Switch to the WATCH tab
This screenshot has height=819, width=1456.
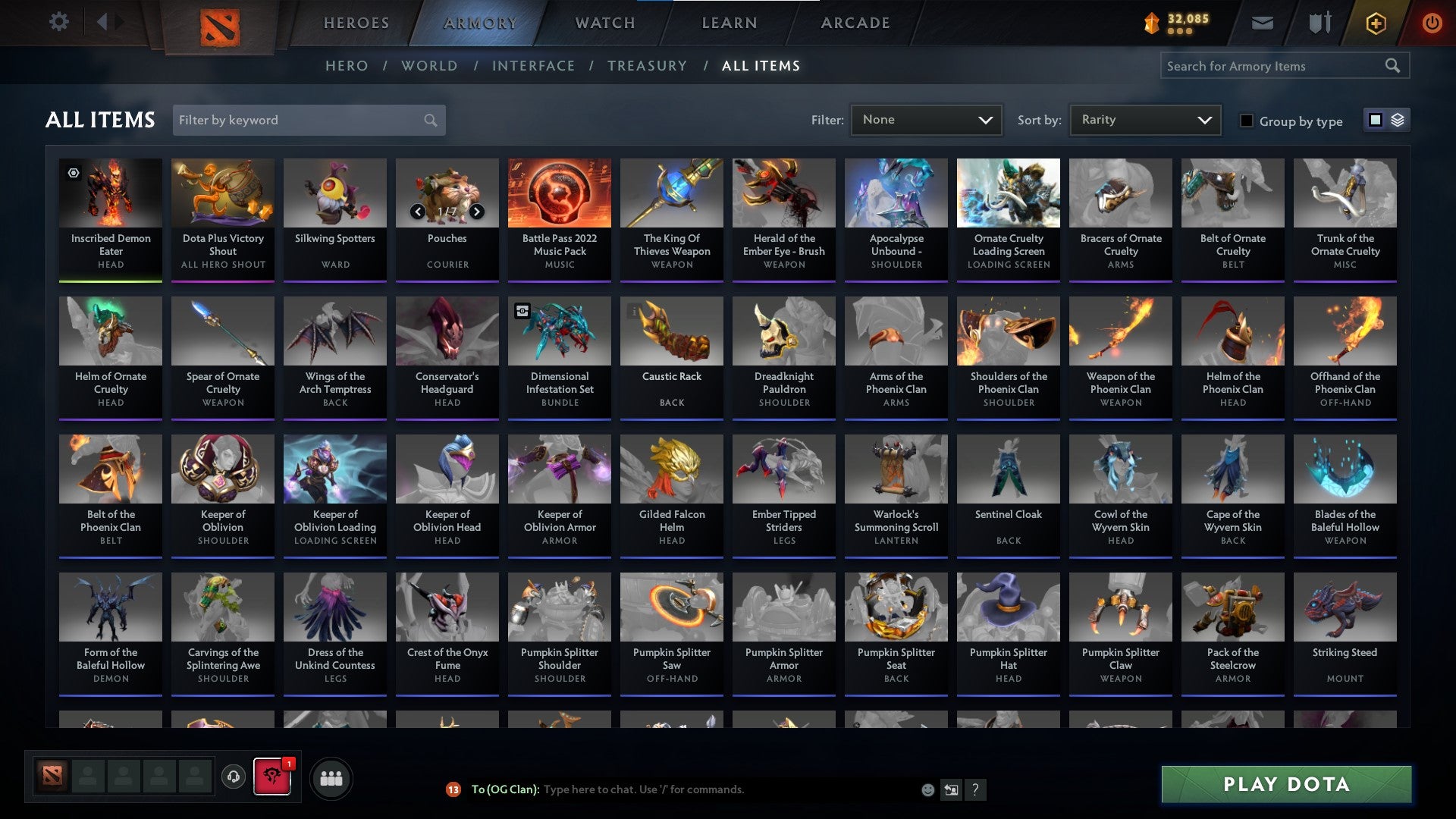604,23
